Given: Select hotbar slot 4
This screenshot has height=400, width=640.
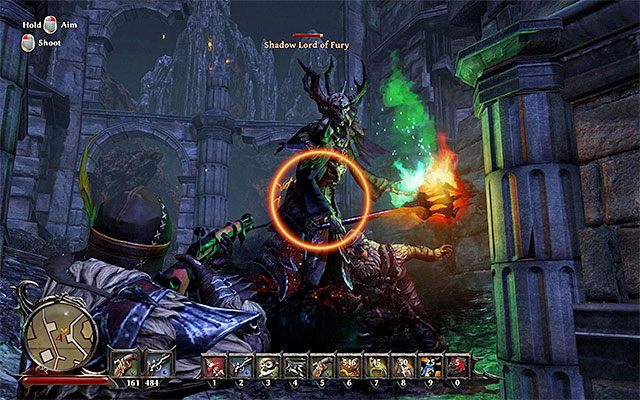Looking at the screenshot, I should (296, 366).
